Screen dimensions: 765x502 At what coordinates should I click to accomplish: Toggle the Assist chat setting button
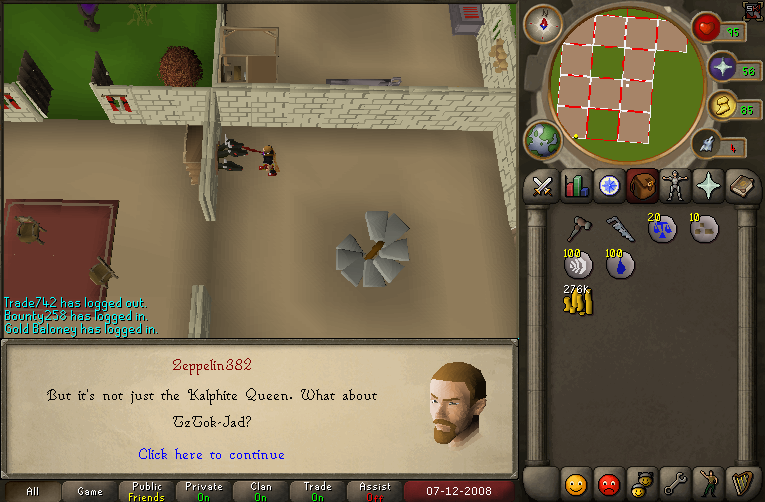click(x=375, y=491)
